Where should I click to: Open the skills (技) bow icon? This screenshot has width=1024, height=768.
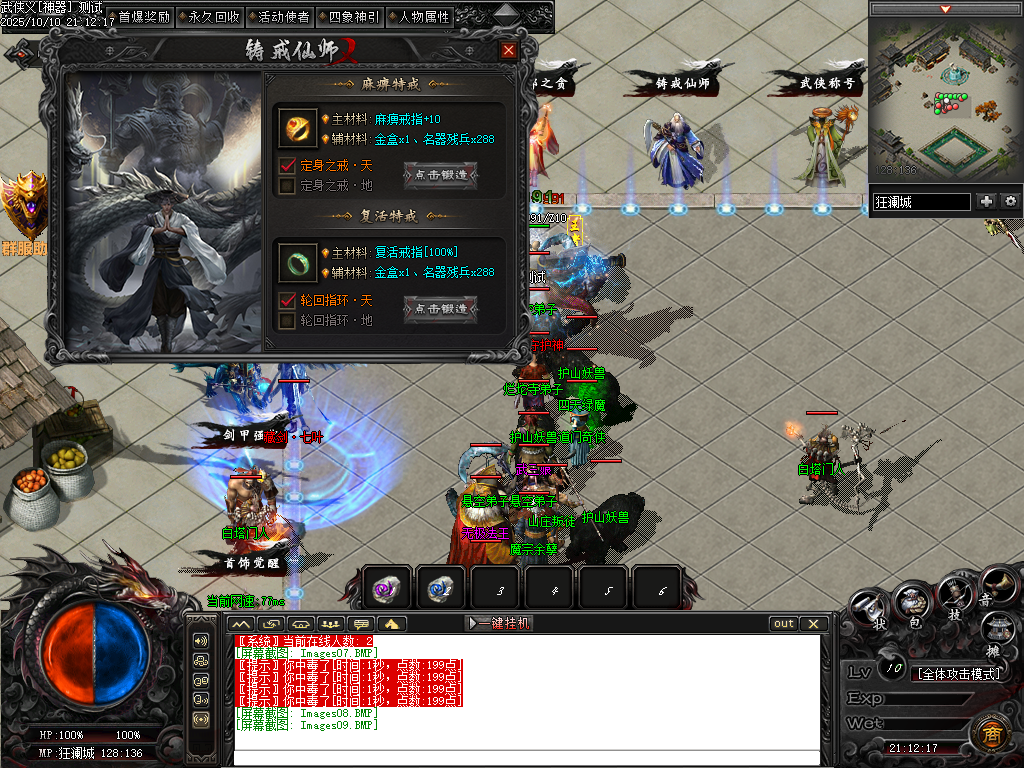pos(953,598)
